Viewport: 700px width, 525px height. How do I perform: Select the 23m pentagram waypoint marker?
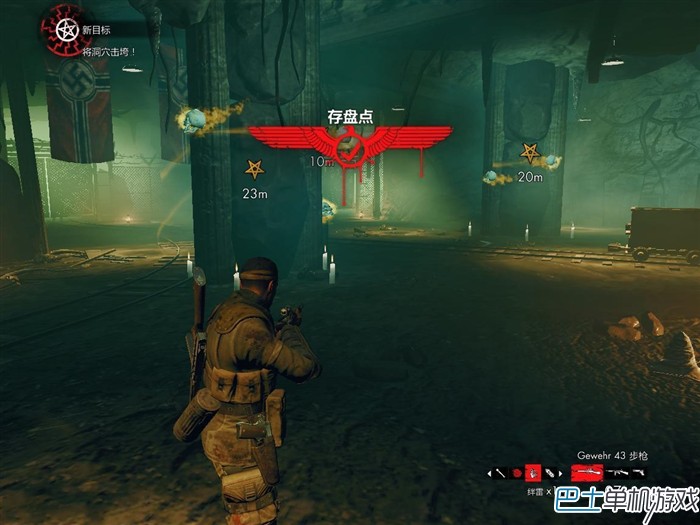point(255,168)
